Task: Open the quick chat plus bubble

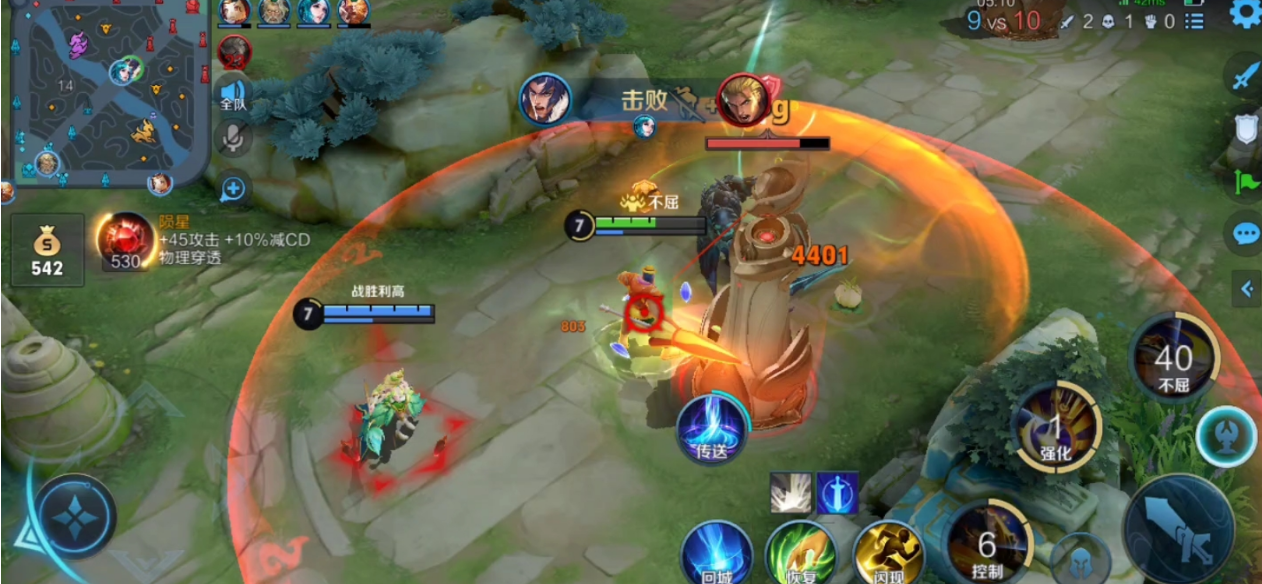Action: coord(233,187)
